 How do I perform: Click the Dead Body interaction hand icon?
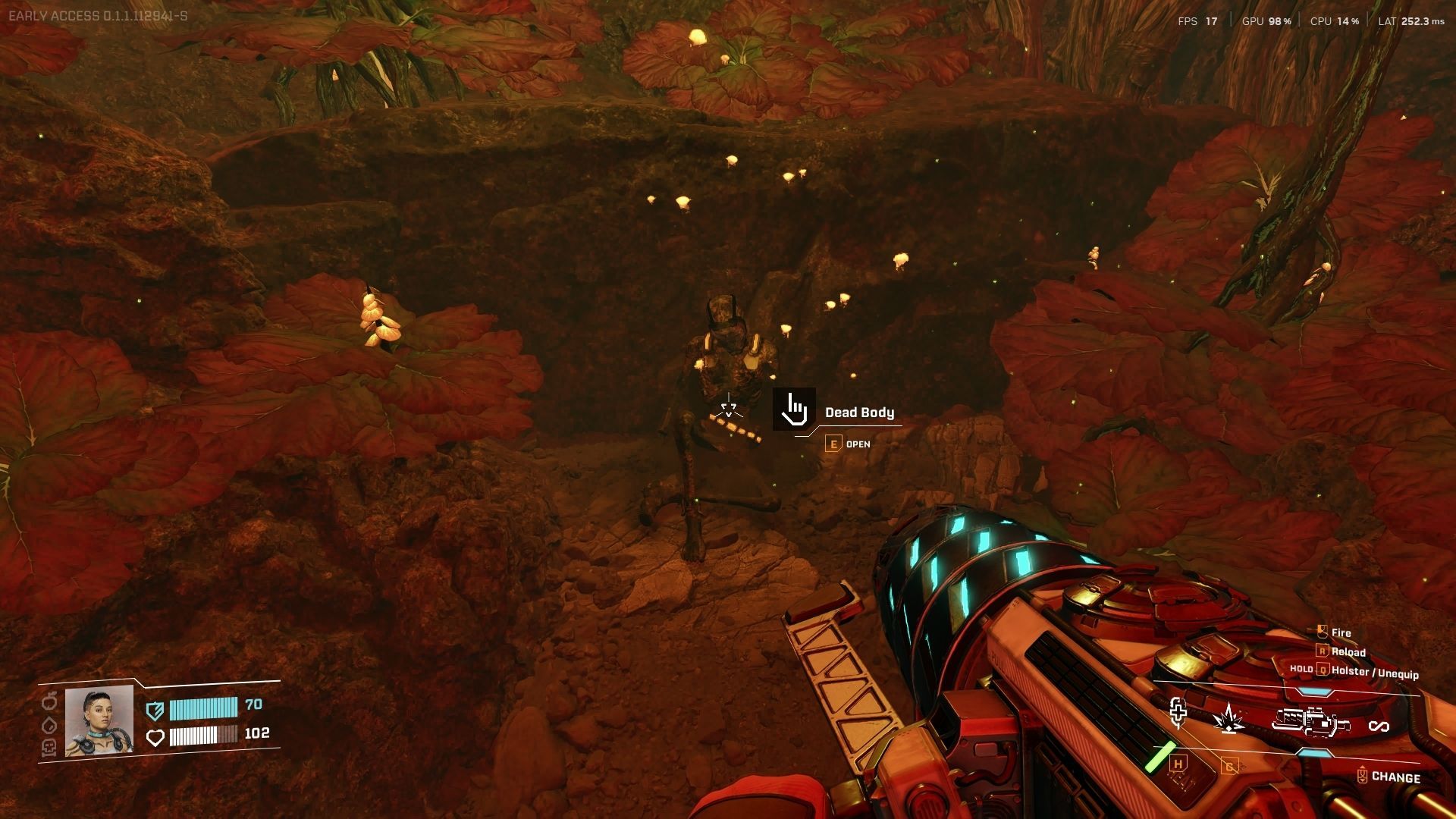click(x=794, y=409)
